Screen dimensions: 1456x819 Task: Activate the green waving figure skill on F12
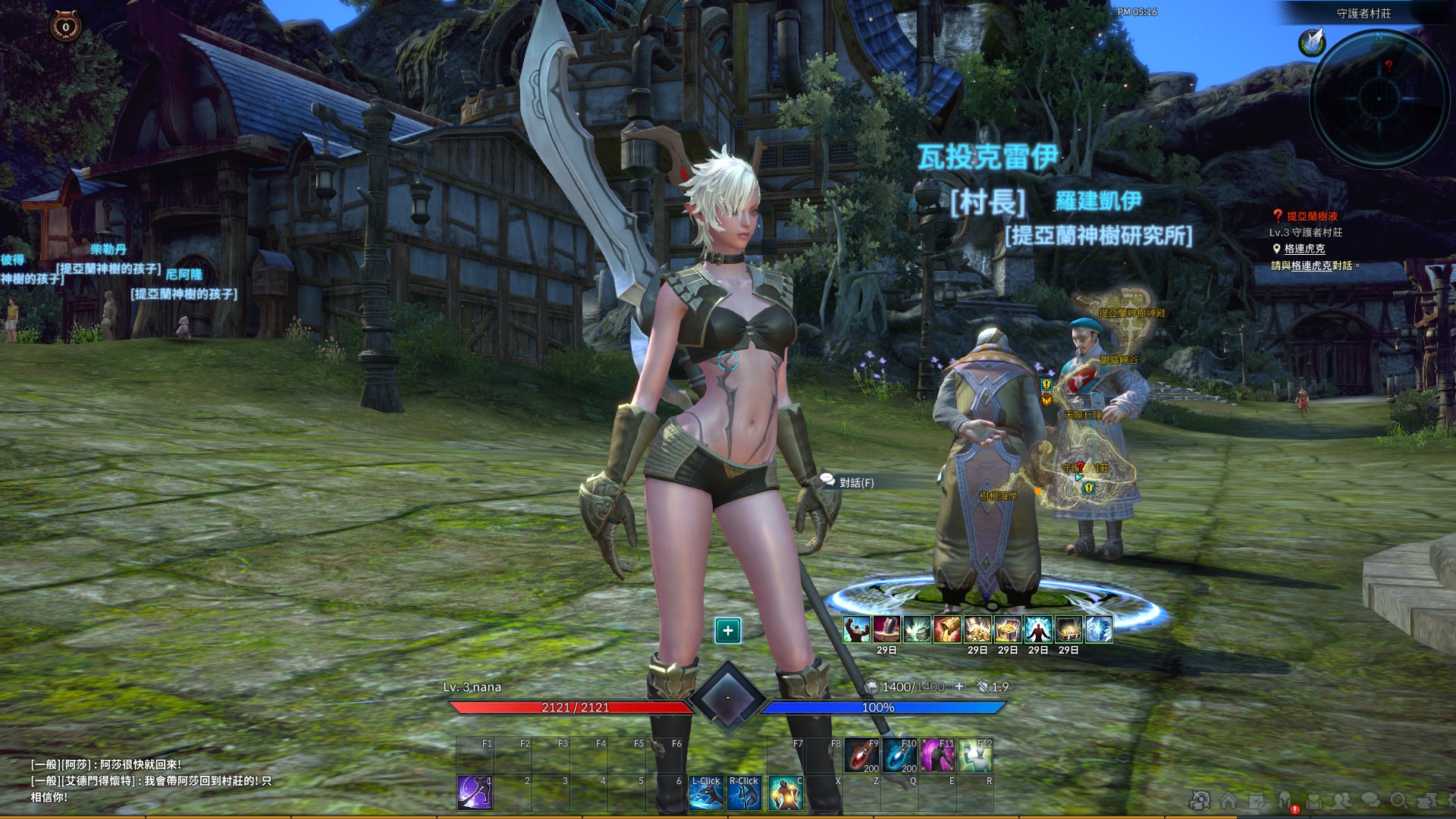click(x=975, y=755)
